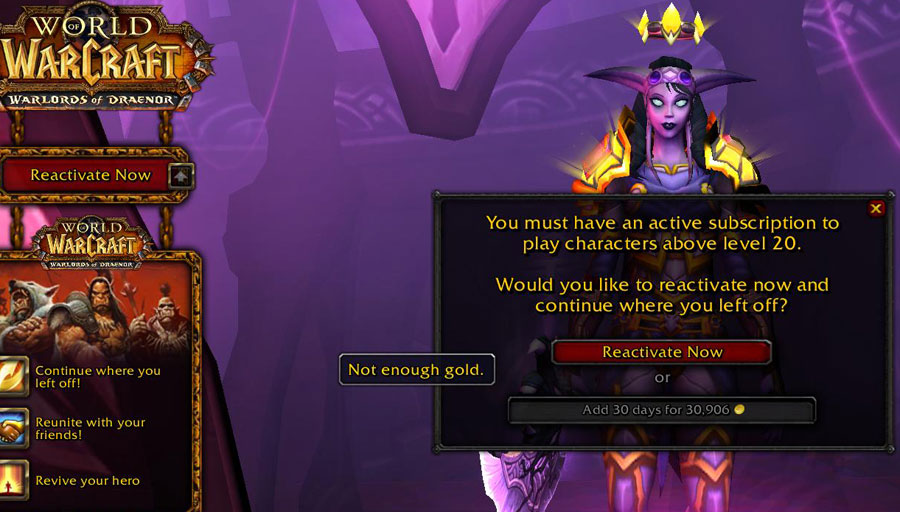The height and width of the screenshot is (512, 900).
Task: Collapse the banner using the arrow button
Action: [x=182, y=176]
